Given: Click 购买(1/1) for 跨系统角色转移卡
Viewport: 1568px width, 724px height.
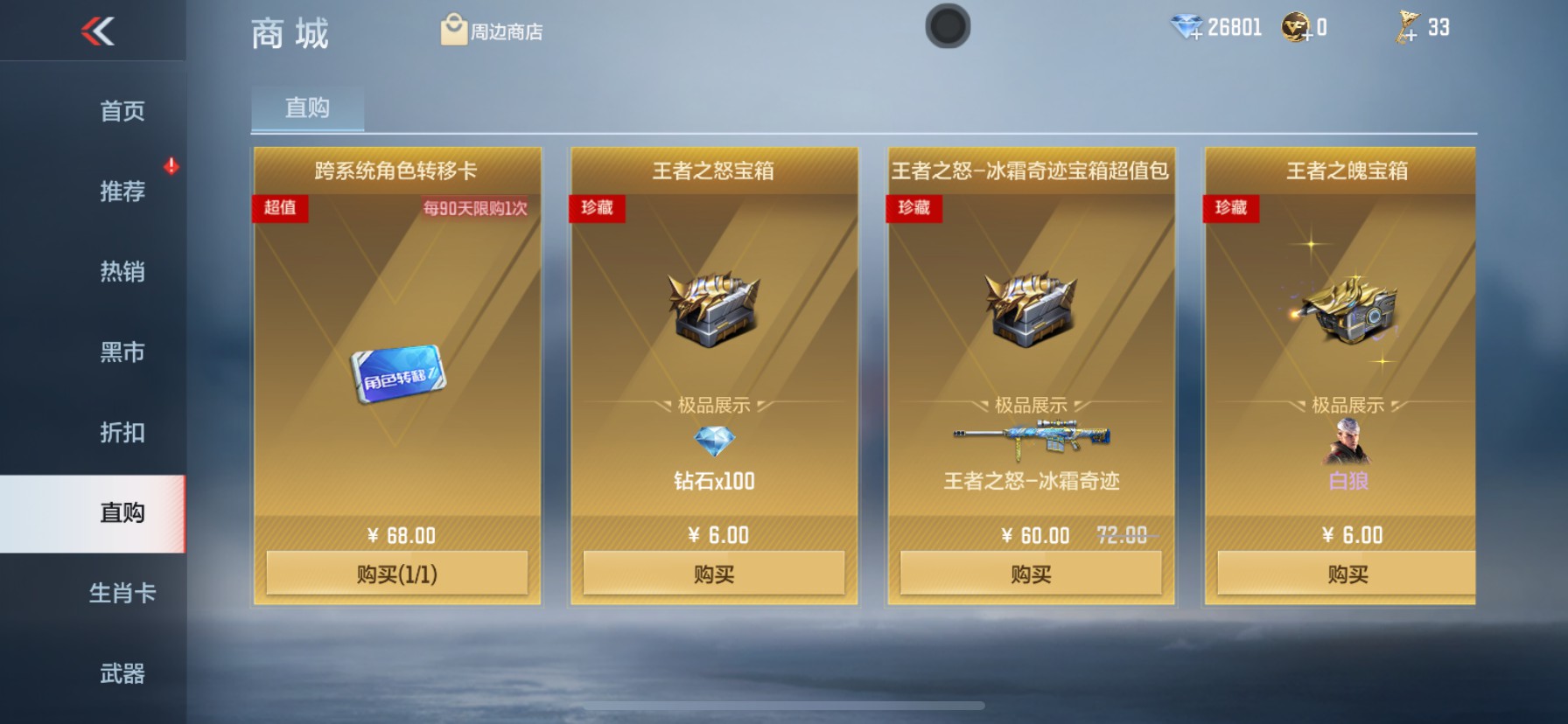Looking at the screenshot, I should [398, 573].
